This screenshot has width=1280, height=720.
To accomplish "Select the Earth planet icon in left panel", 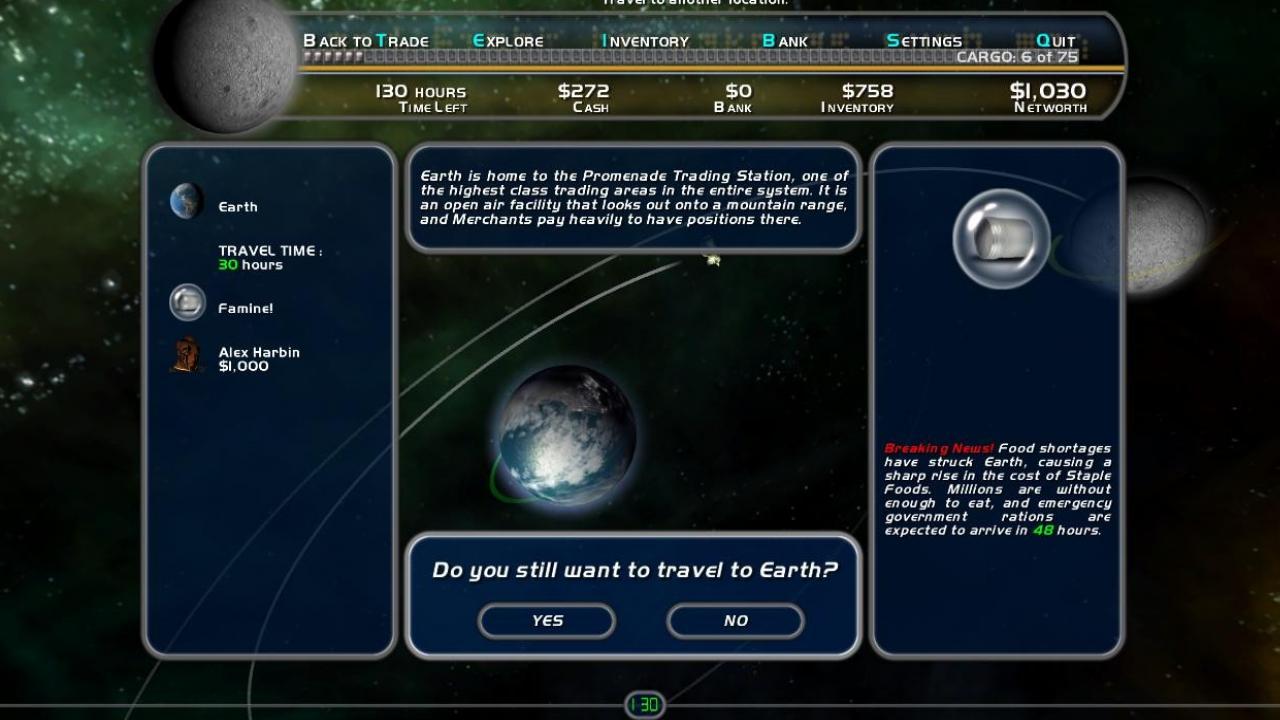I will 186,200.
